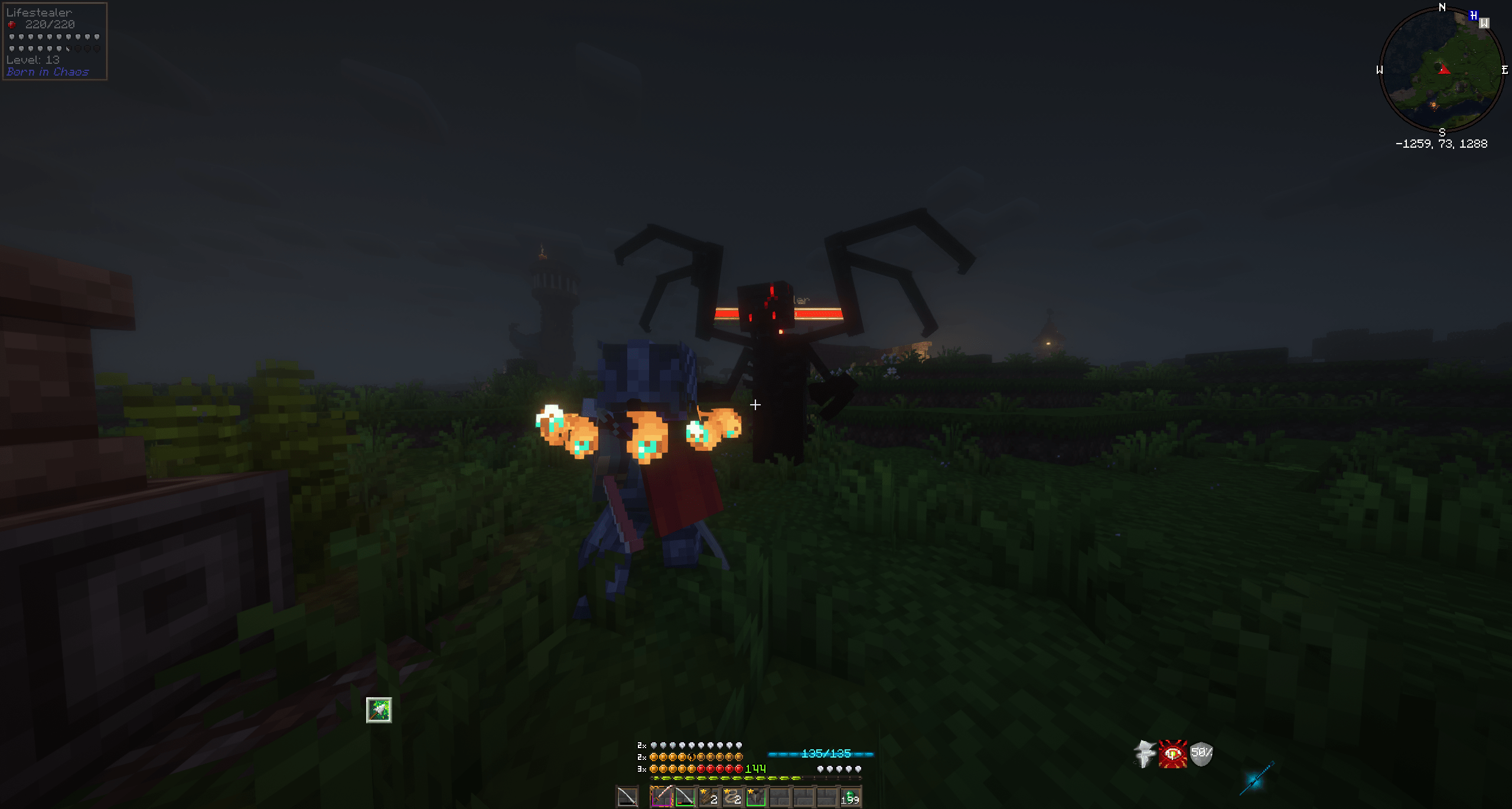Select the katana in the first hotbar slot
The width and height of the screenshot is (1512, 809).
click(x=627, y=798)
